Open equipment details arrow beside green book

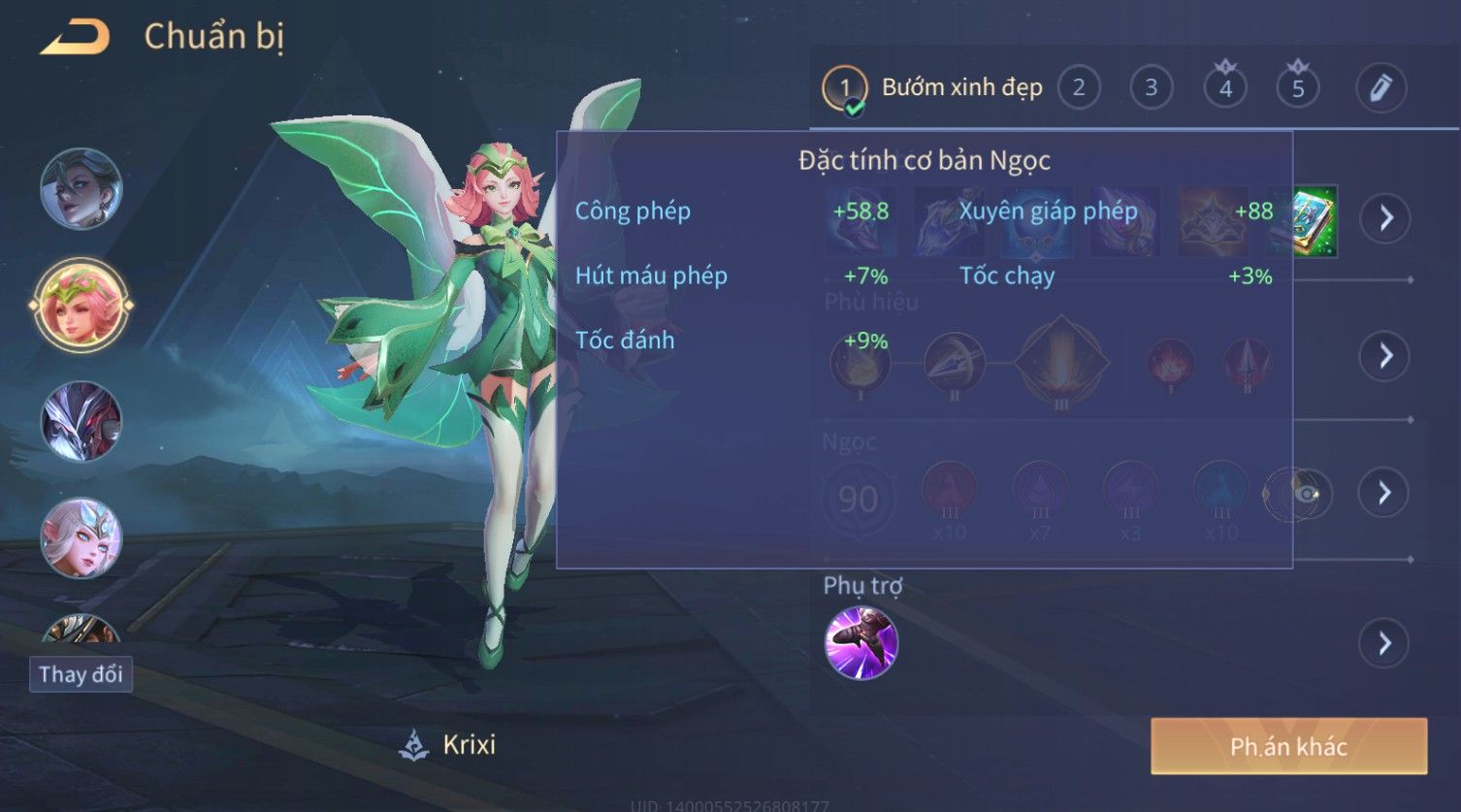(1384, 218)
